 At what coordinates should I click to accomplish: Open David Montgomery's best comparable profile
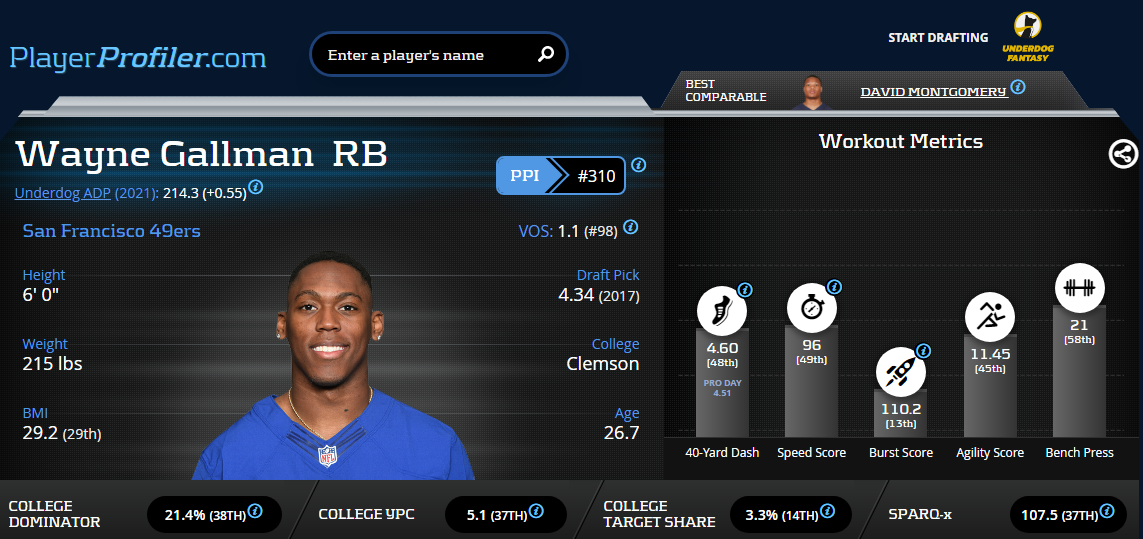point(933,92)
